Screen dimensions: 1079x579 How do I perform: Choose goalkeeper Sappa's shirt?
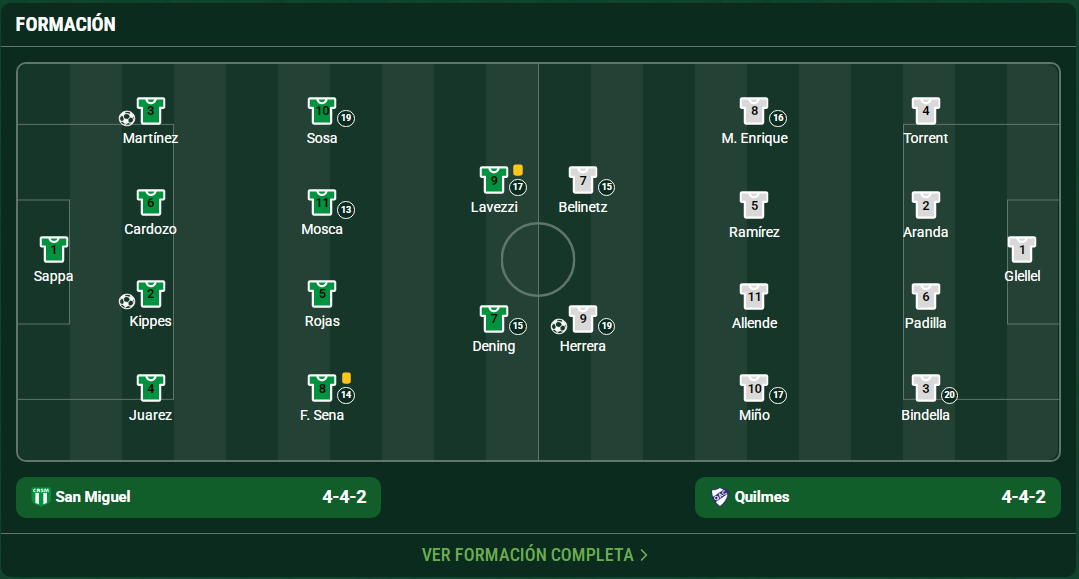pyautogui.click(x=53, y=250)
